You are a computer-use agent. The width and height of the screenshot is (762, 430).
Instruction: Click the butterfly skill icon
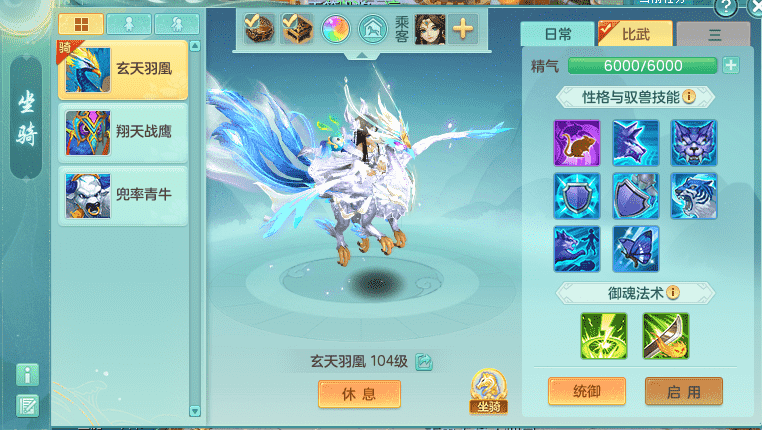click(x=636, y=249)
